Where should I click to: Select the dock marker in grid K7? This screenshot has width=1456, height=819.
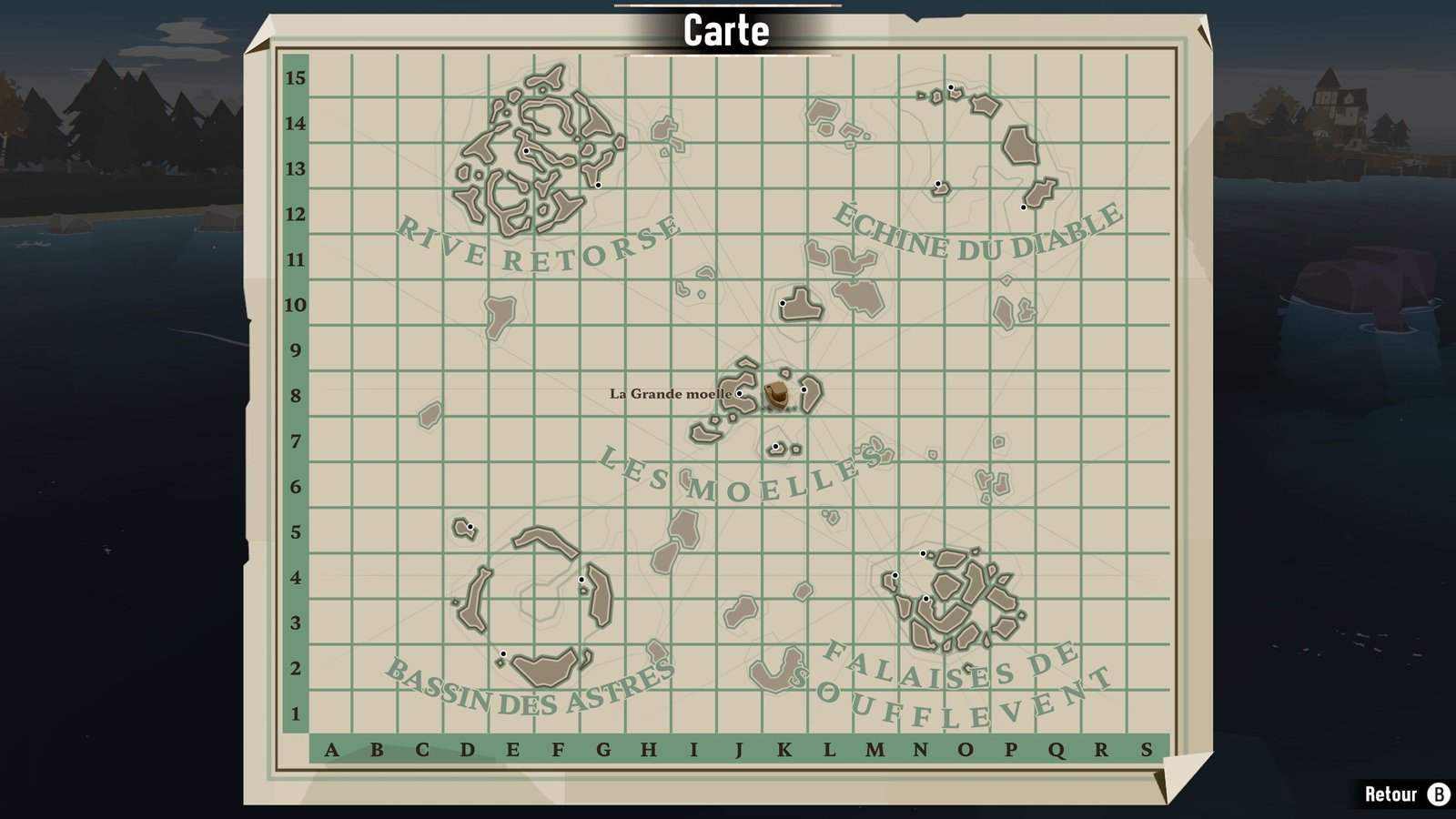(x=775, y=447)
